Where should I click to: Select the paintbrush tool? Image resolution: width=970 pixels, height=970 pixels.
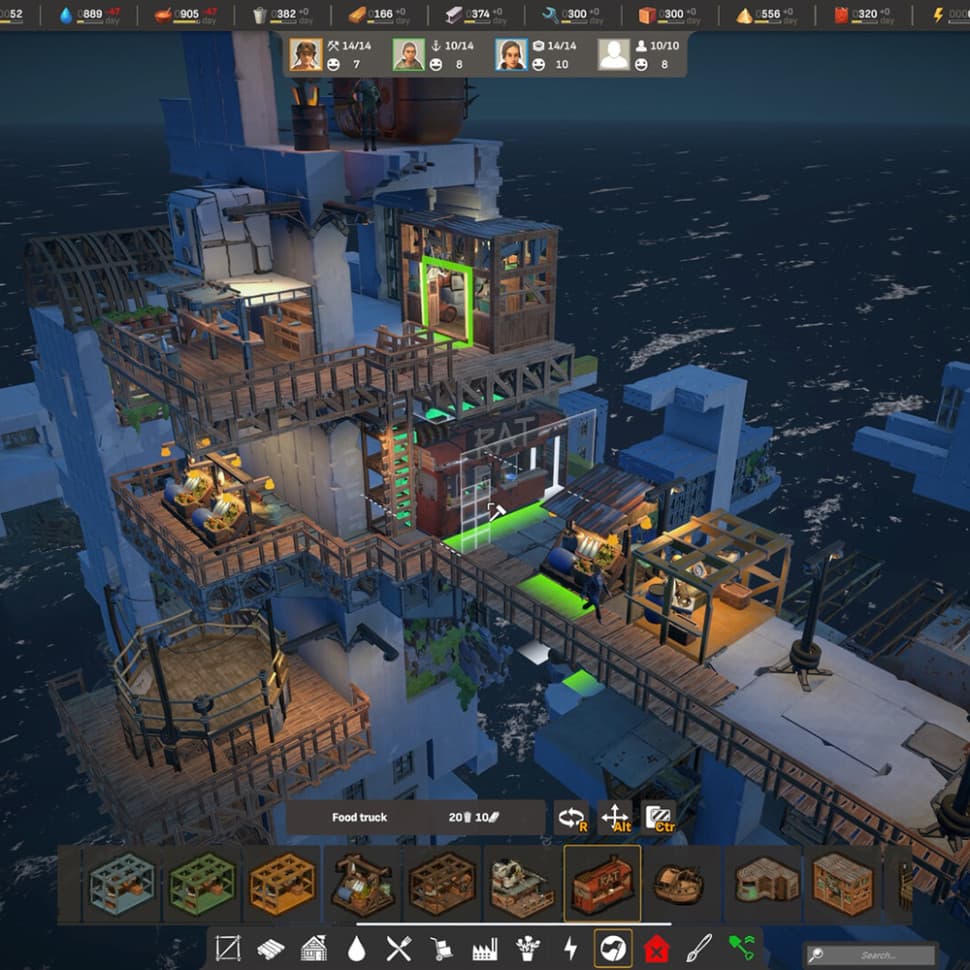click(699, 947)
